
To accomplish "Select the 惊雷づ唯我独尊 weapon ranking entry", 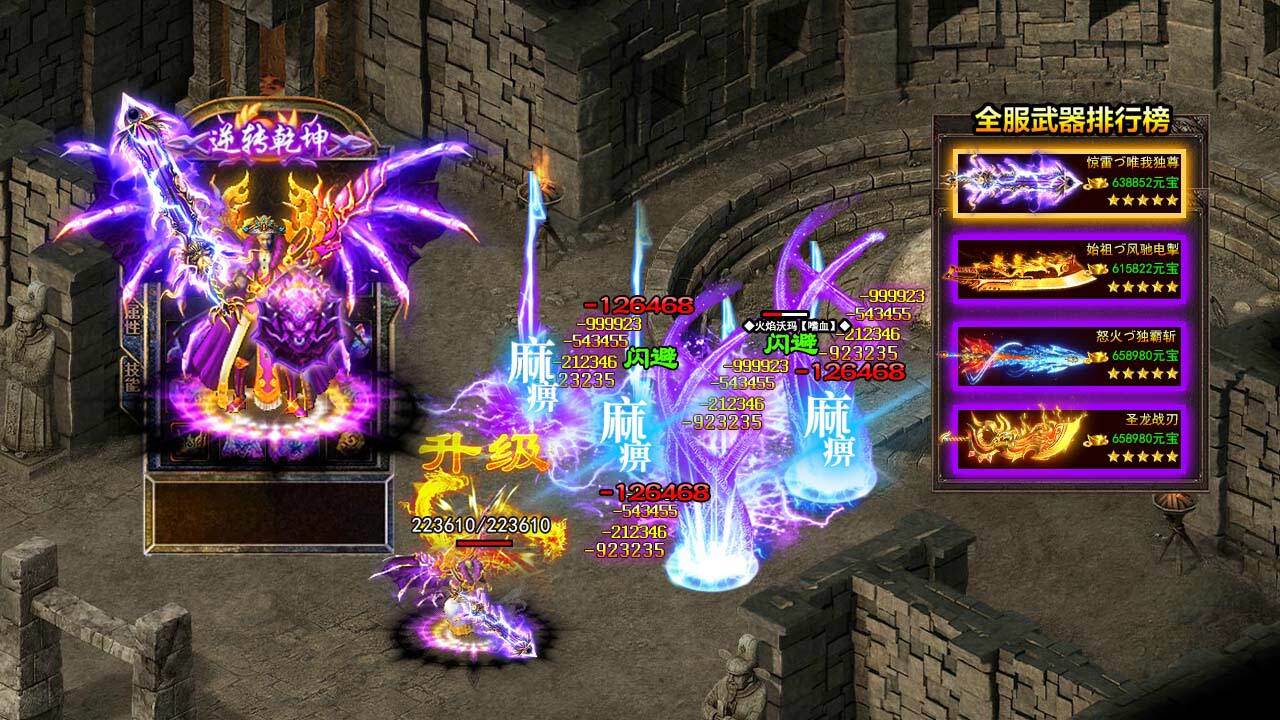I will click(x=1067, y=183).
